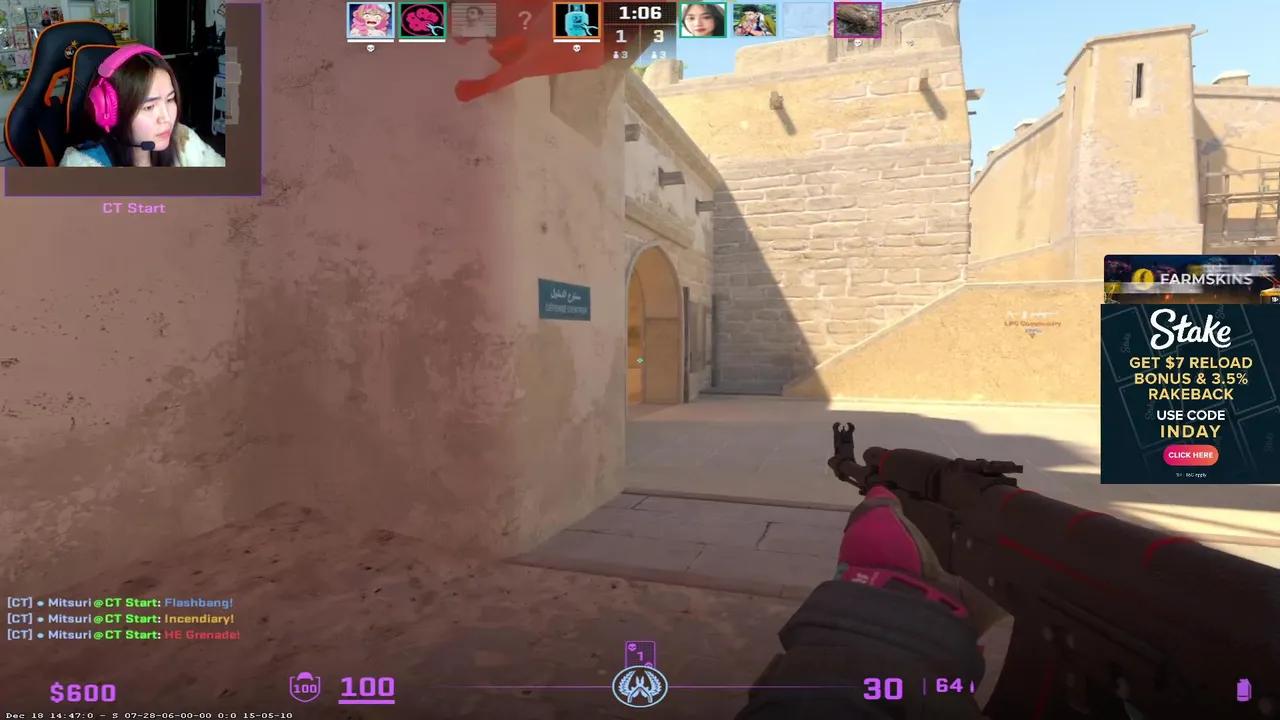The height and width of the screenshot is (720, 1280).
Task: Click the green-bordered brain logo avatar
Action: pos(421,20)
